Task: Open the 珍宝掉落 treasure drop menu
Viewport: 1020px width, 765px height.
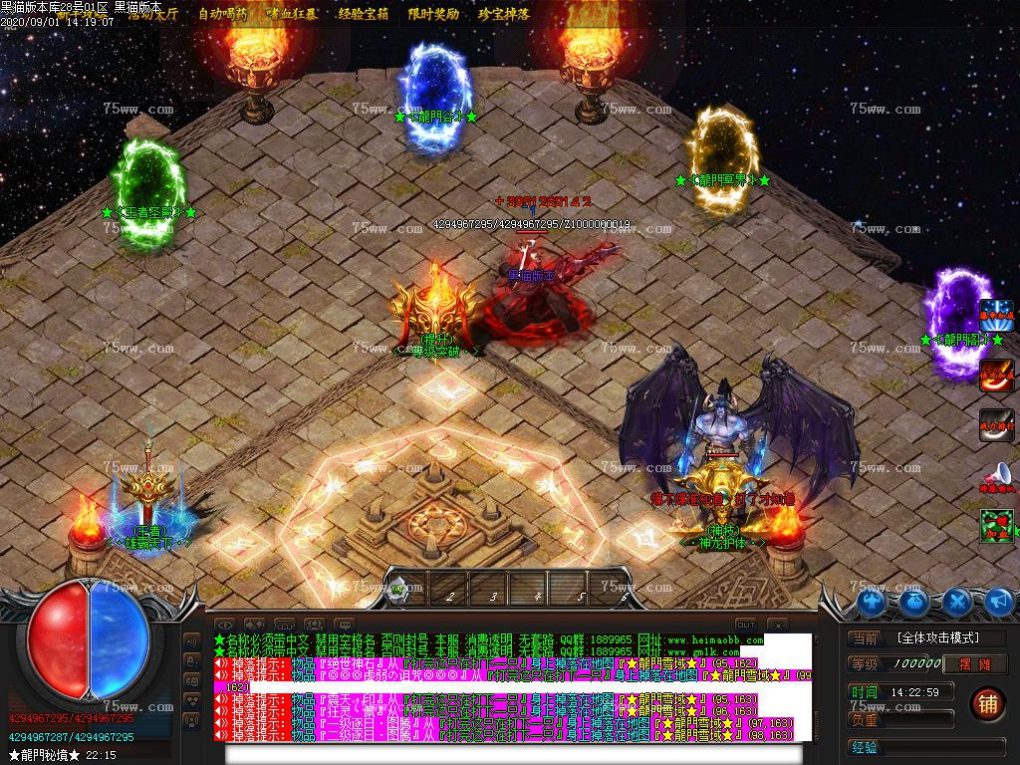Action: point(504,14)
